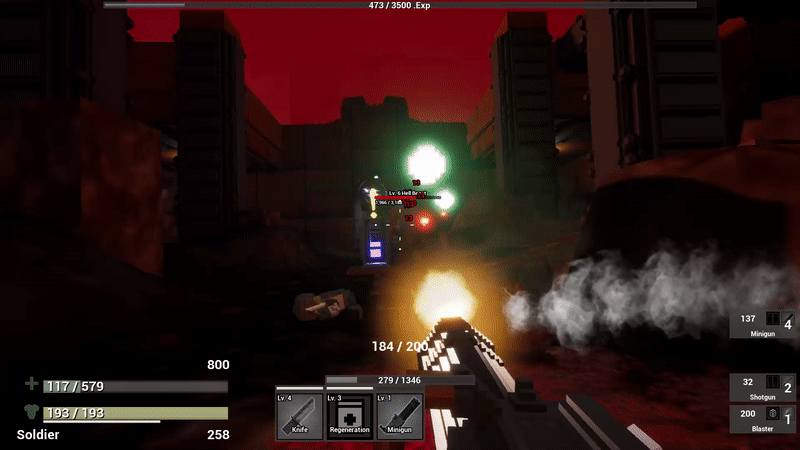Activate the Regeneration skill slot
This screenshot has width=800, height=450.
coord(350,416)
